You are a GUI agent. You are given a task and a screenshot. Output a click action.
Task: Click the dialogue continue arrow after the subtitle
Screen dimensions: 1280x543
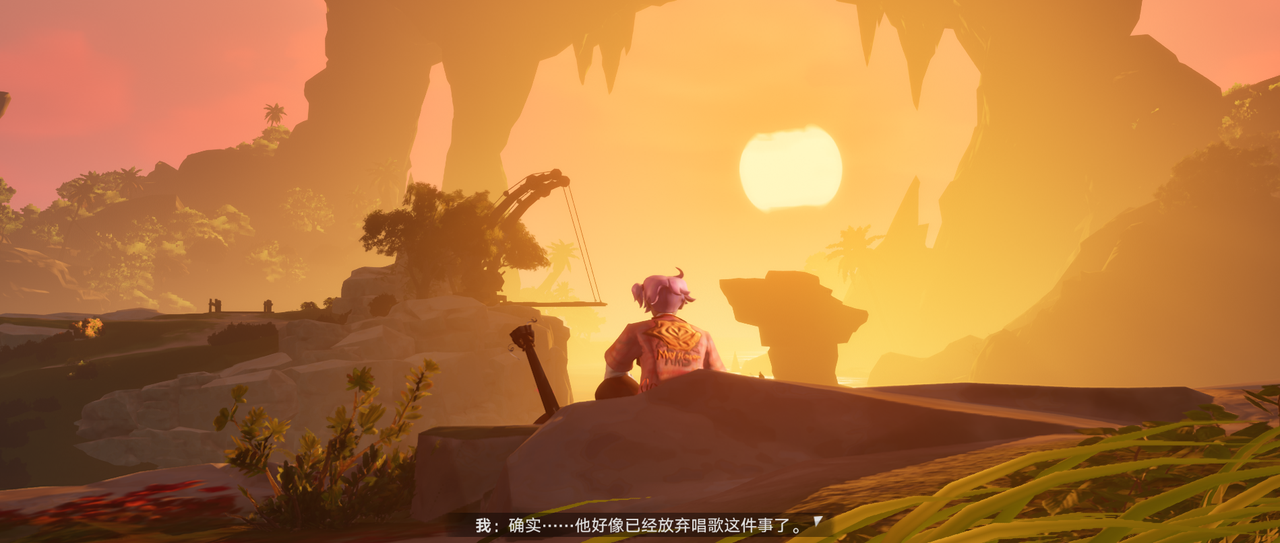817,521
